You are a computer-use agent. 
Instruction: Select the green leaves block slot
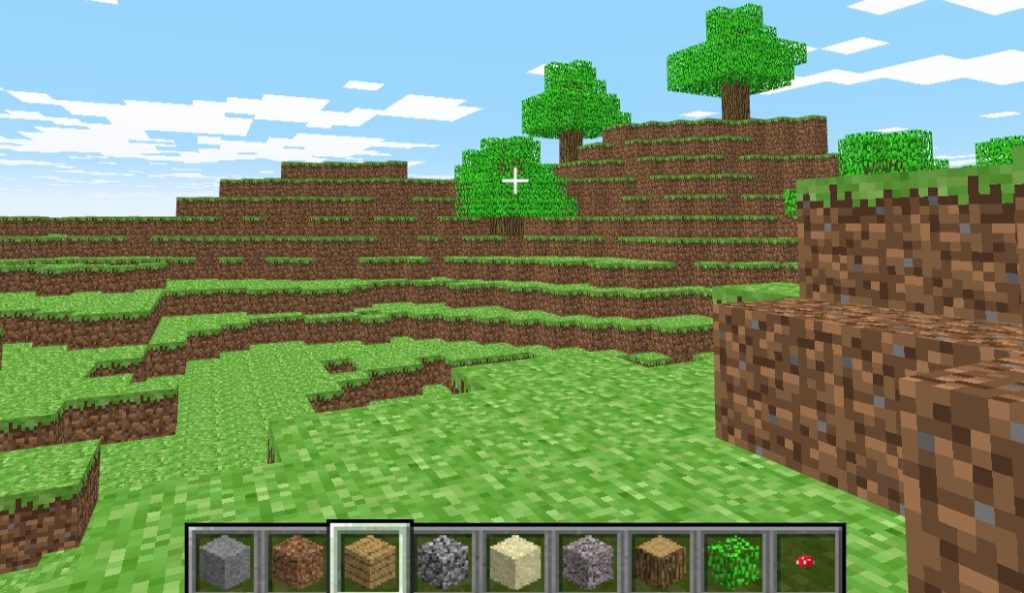pos(733,561)
